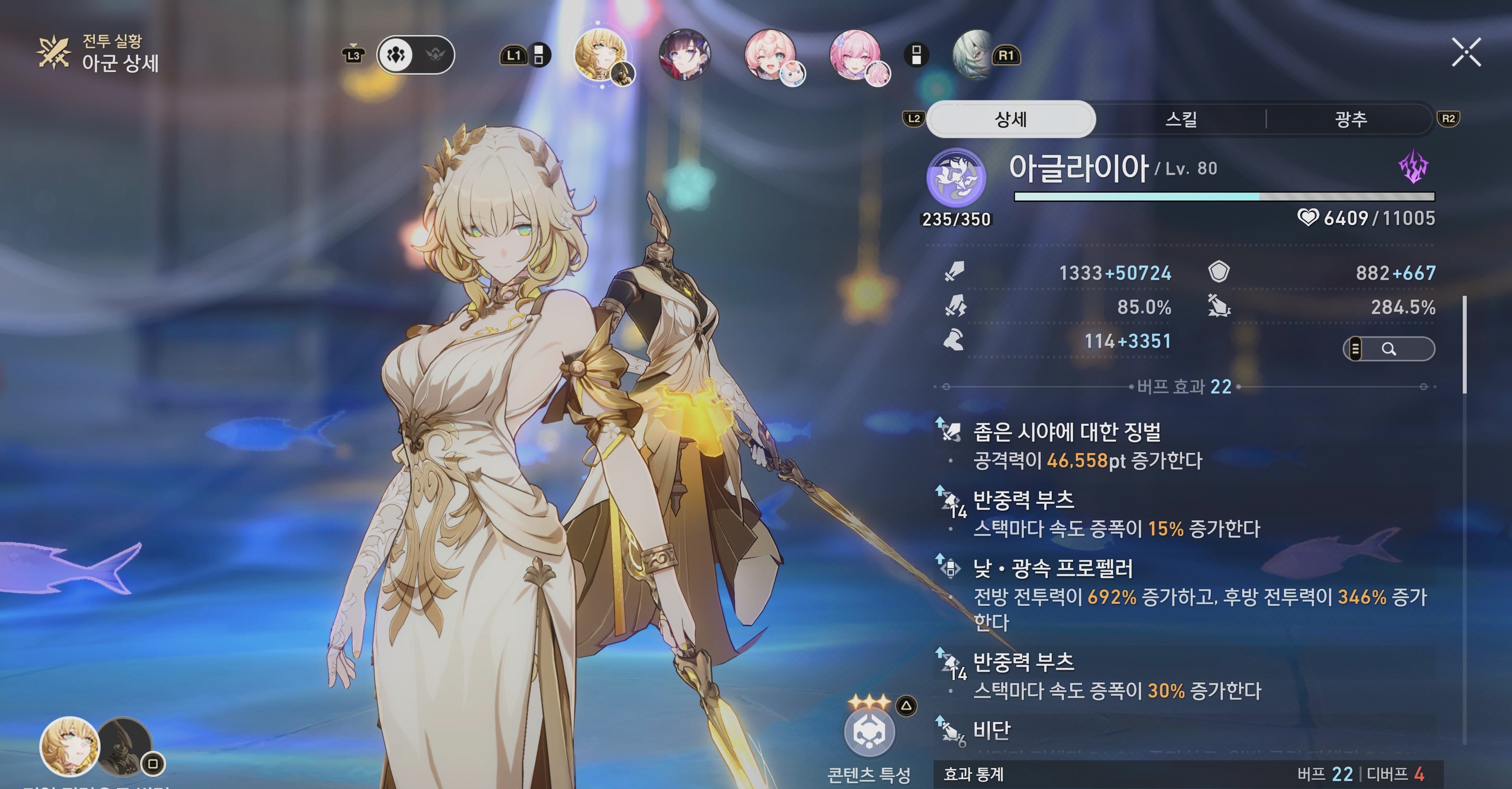This screenshot has height=789, width=1512.
Task: Switch to the 스킬 tab
Action: 1180,120
